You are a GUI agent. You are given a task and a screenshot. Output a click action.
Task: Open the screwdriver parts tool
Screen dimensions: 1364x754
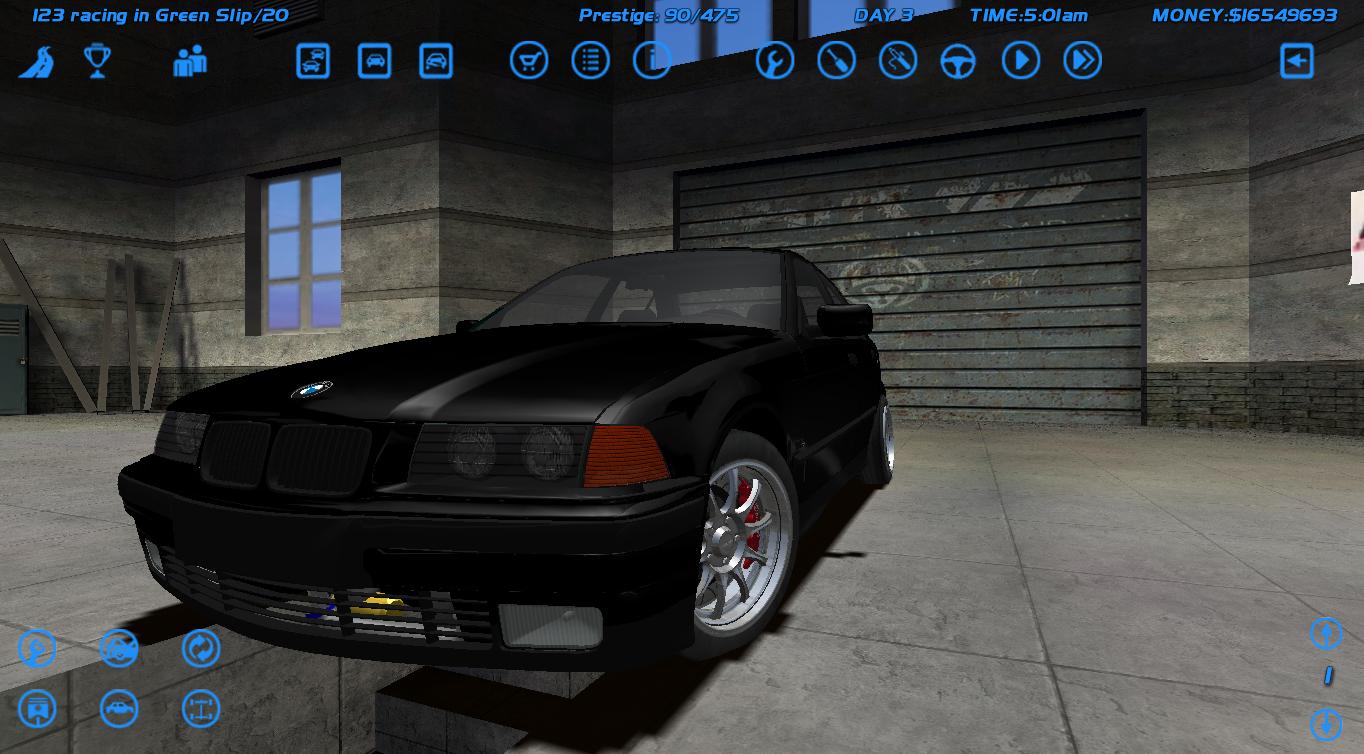point(836,60)
